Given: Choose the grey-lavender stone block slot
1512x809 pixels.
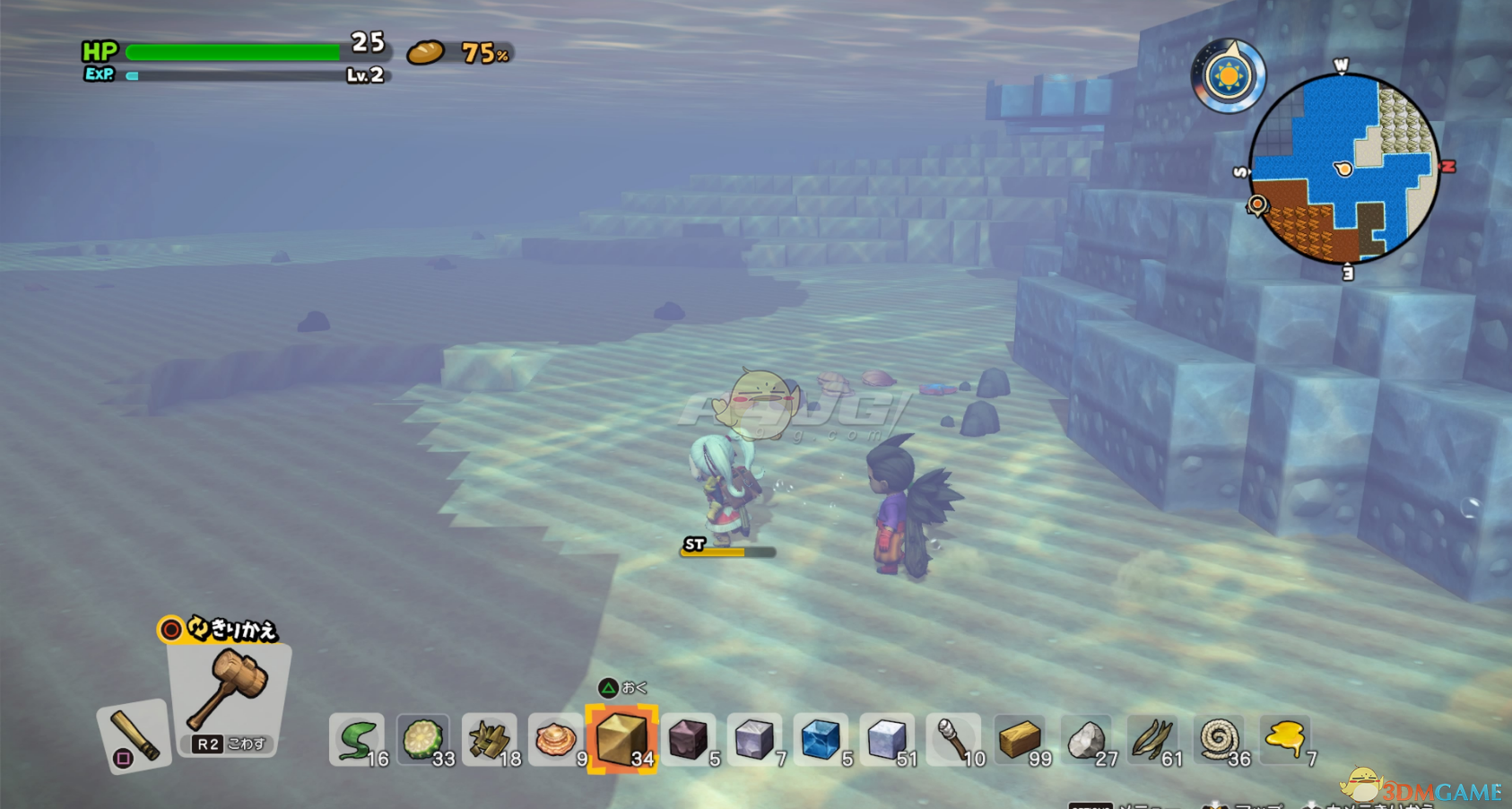Looking at the screenshot, I should point(754,740).
